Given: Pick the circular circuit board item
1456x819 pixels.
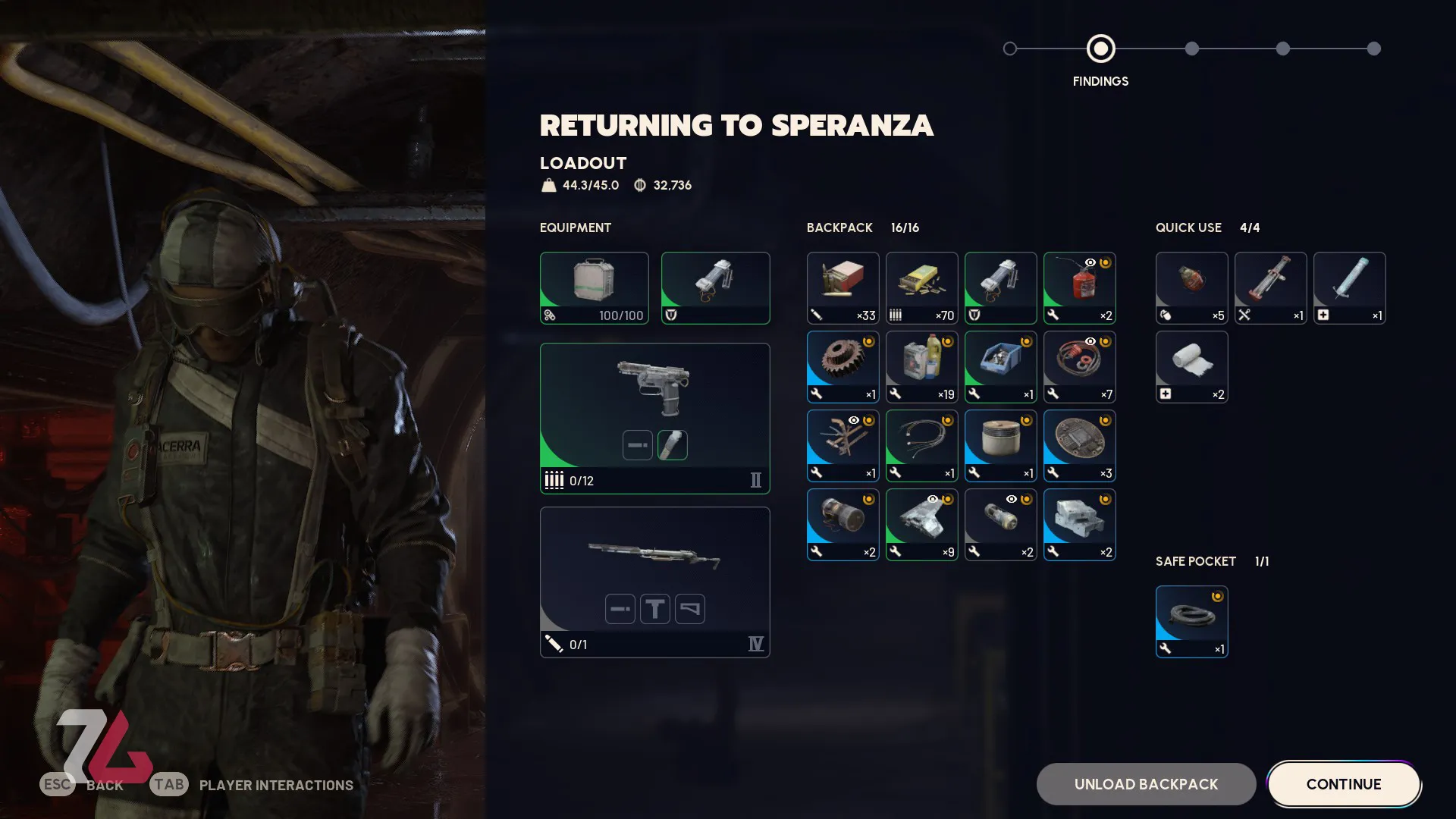Looking at the screenshot, I should tap(1079, 446).
